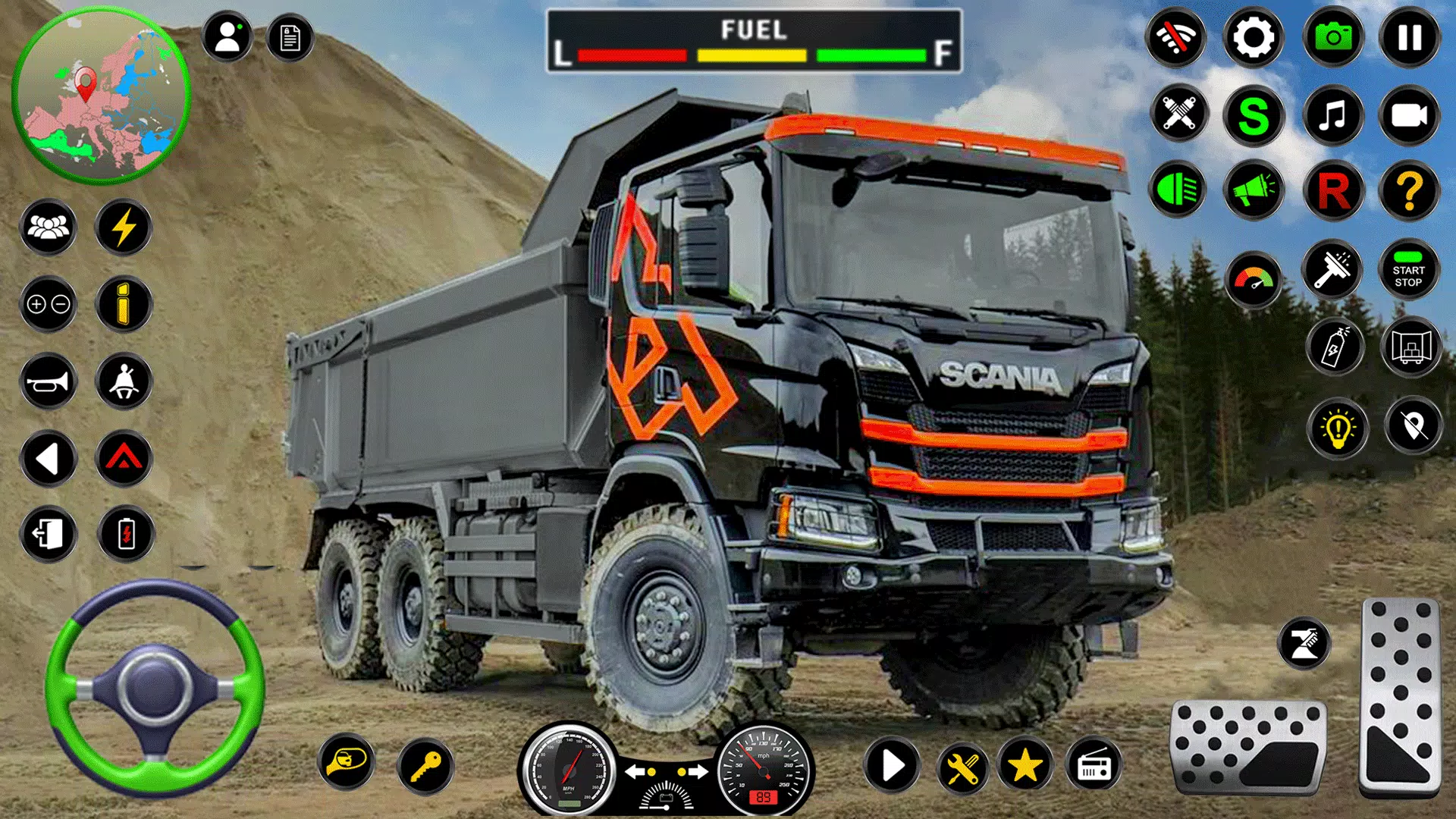Open the settings gear icon
This screenshot has width=1456, height=819.
[1253, 37]
